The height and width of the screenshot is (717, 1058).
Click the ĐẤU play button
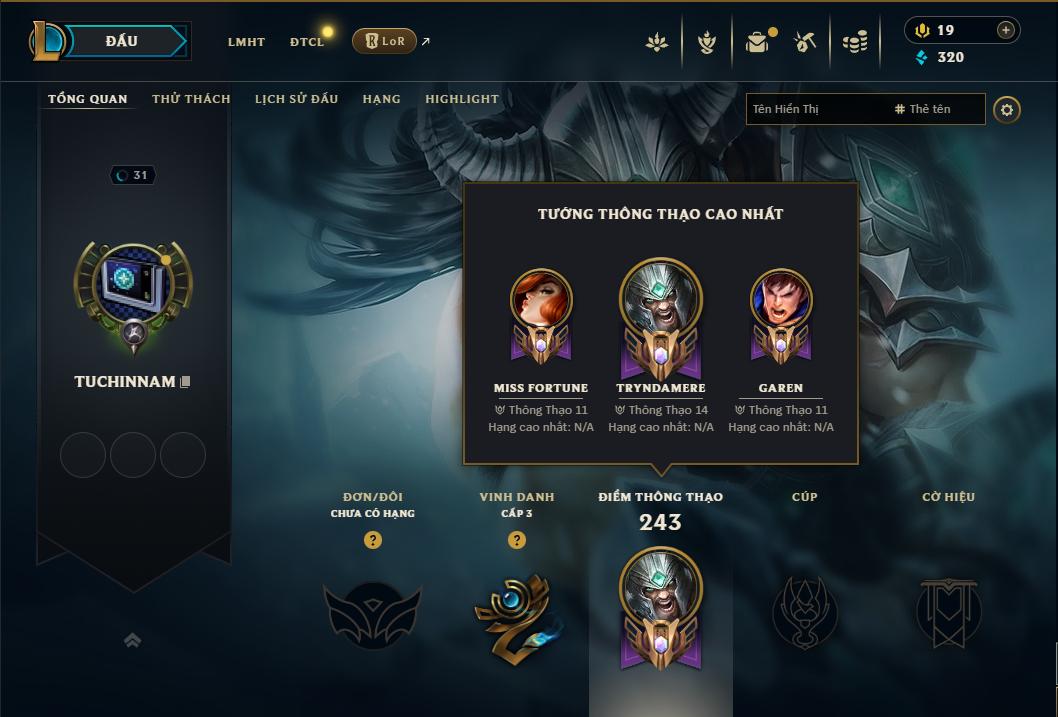click(122, 41)
